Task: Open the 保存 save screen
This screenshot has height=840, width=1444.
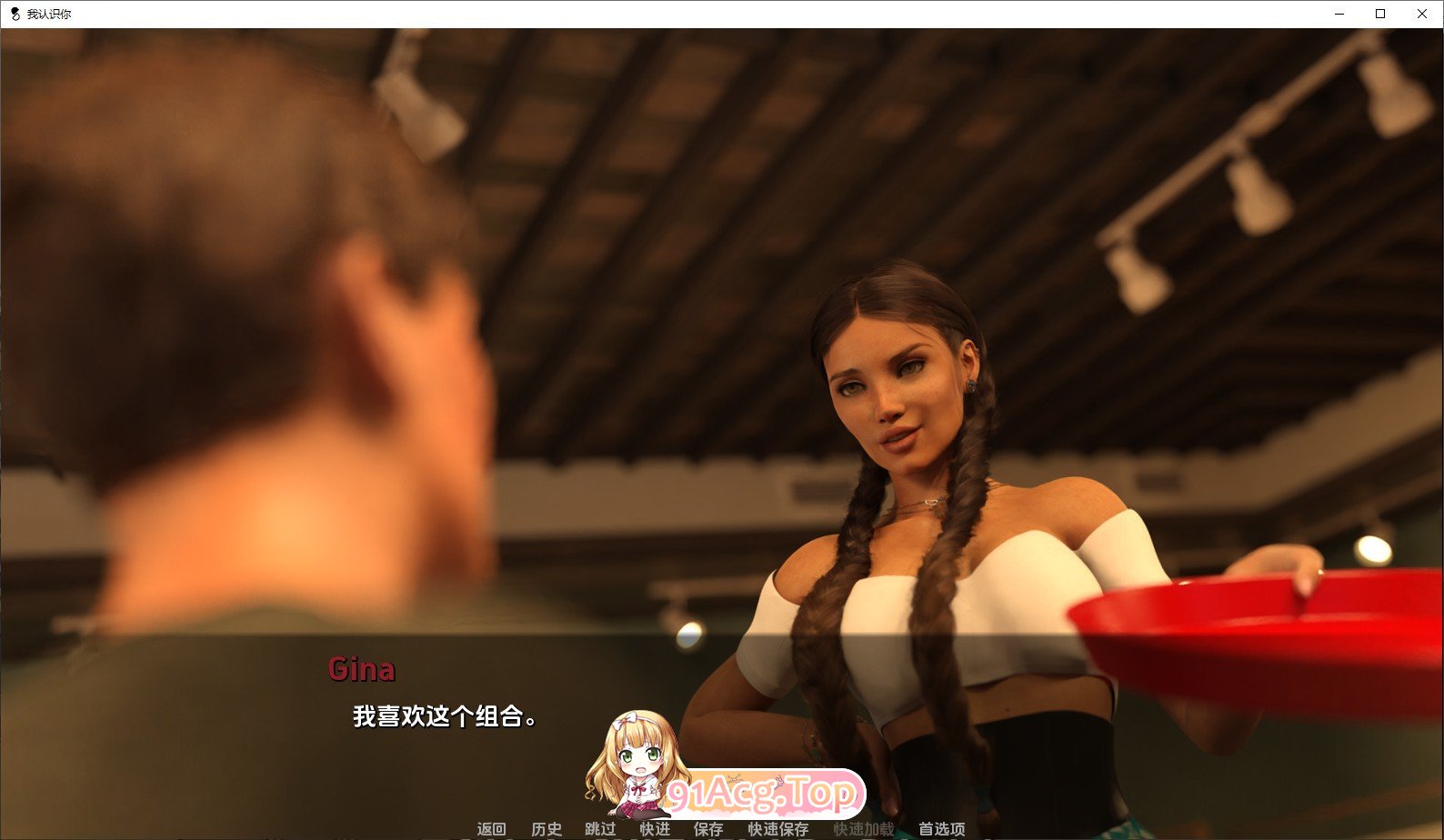Action: tap(709, 829)
